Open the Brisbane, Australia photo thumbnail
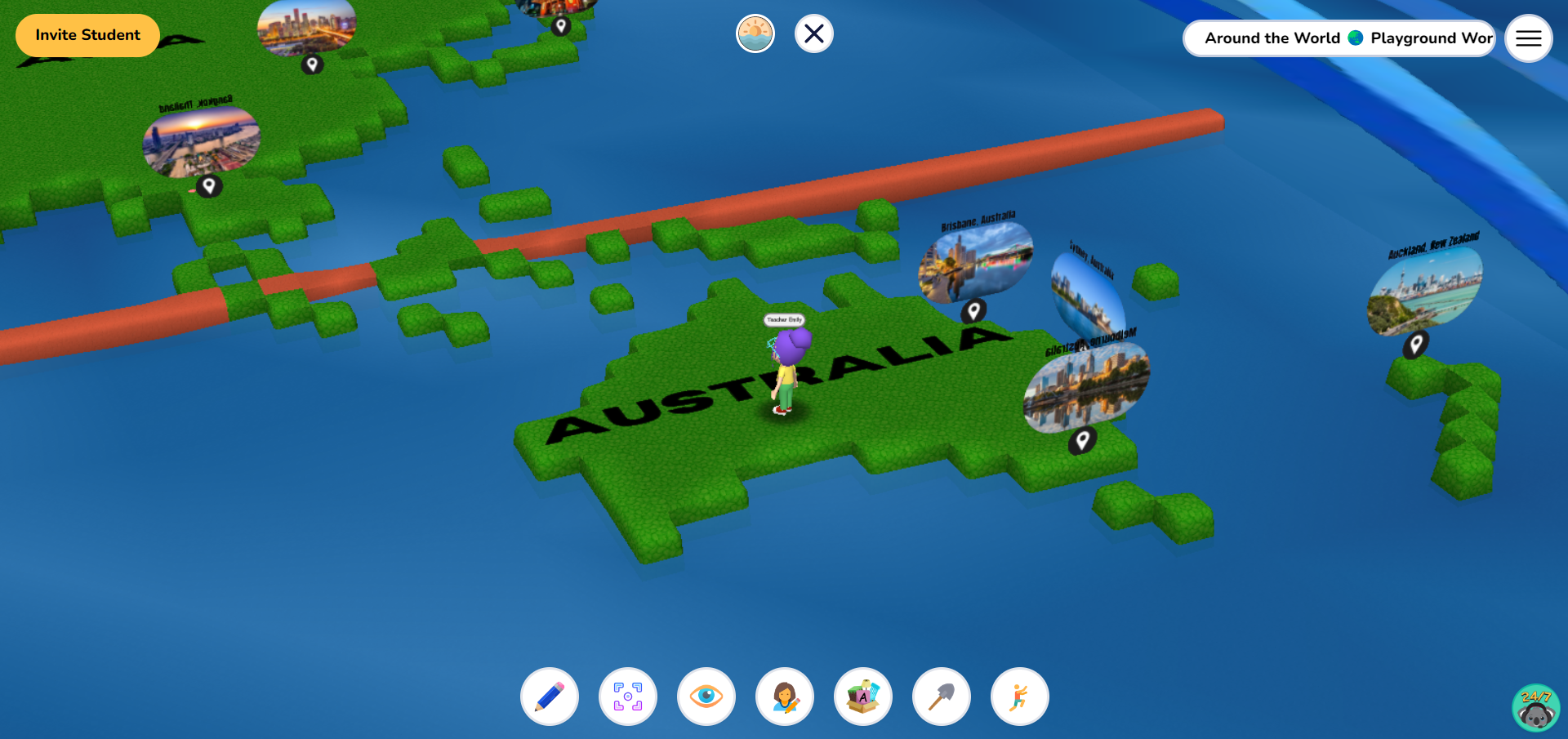 point(977,261)
